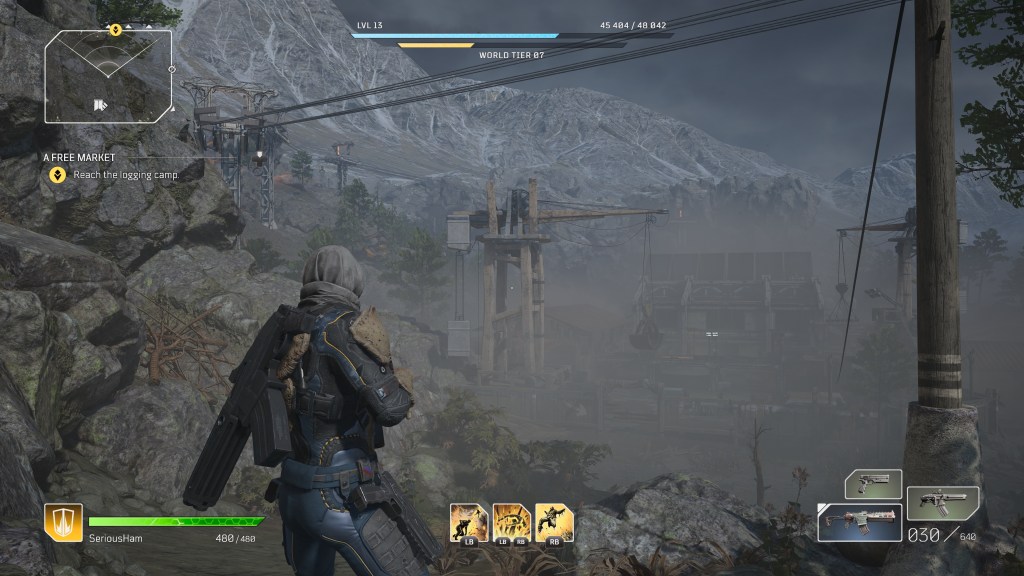Select the yellow quest marker atop the minimap
Viewport: 1024px width, 576px height.
click(115, 30)
